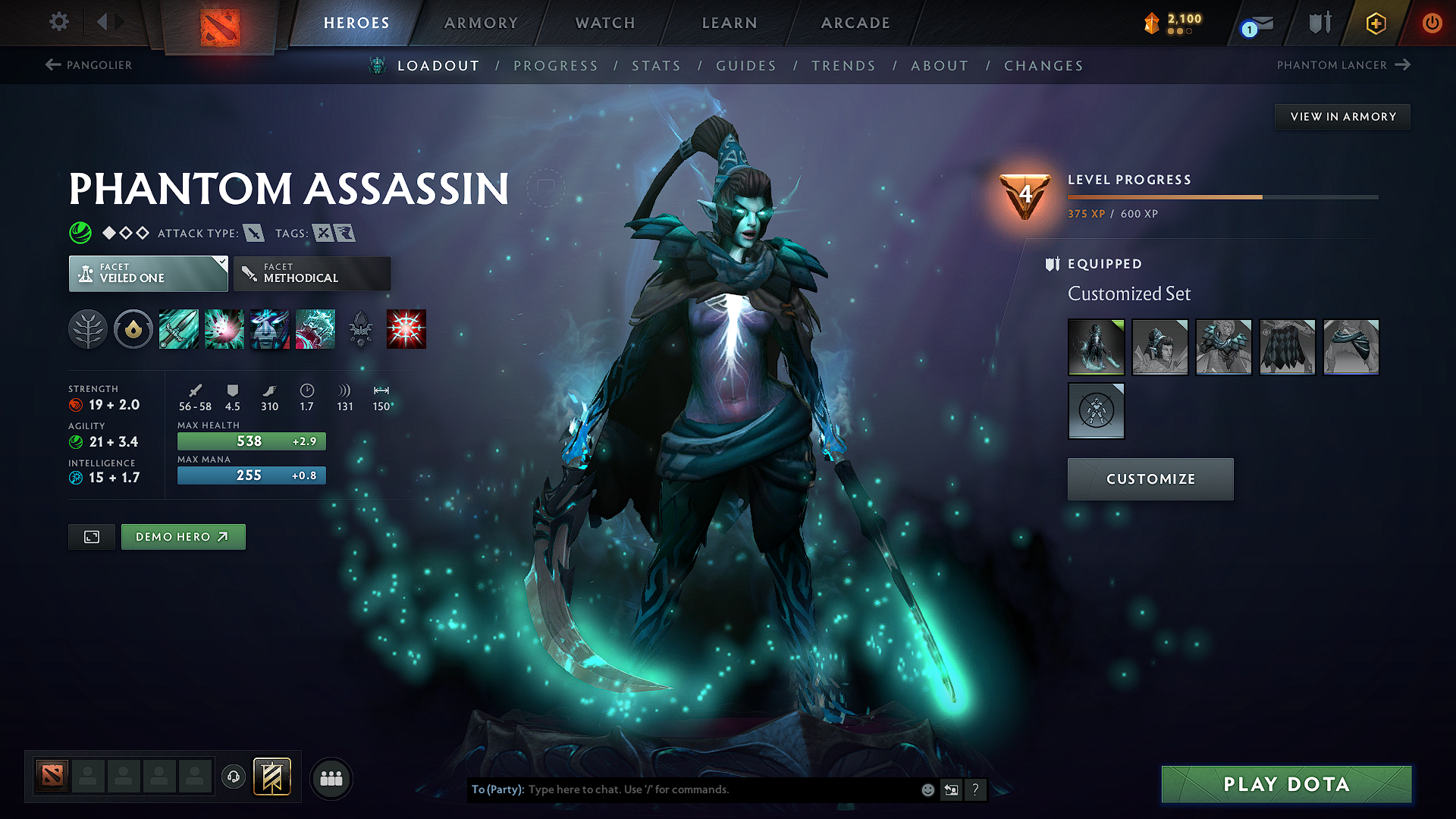Click the voice chat headset icon
The image size is (1456, 819).
point(234,777)
